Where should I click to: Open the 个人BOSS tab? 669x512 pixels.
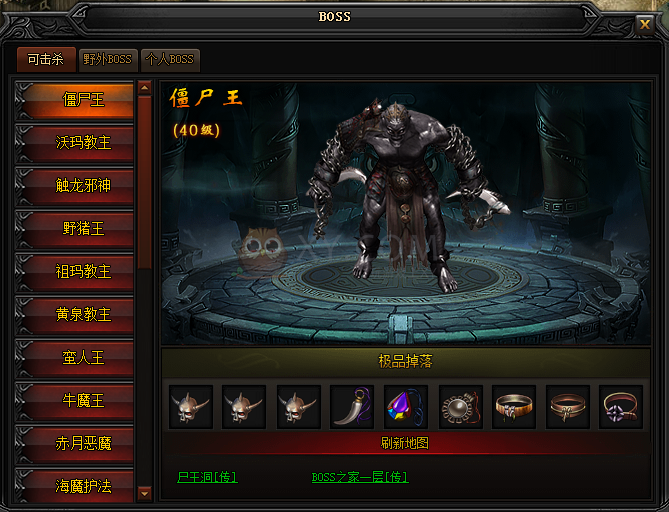tap(169, 60)
